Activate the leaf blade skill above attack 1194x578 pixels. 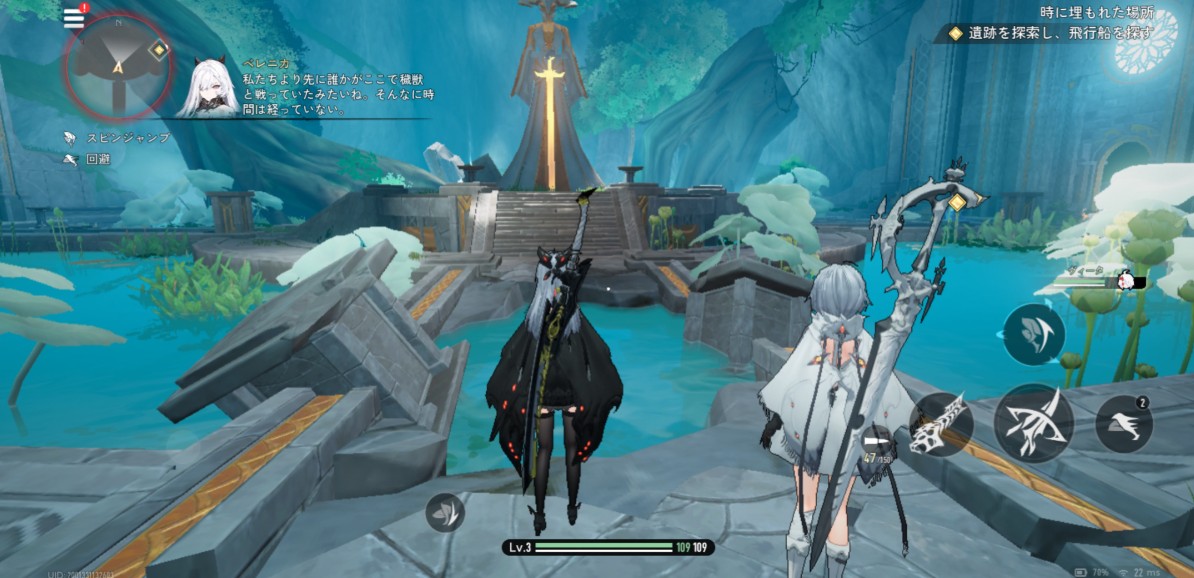[x=1033, y=334]
